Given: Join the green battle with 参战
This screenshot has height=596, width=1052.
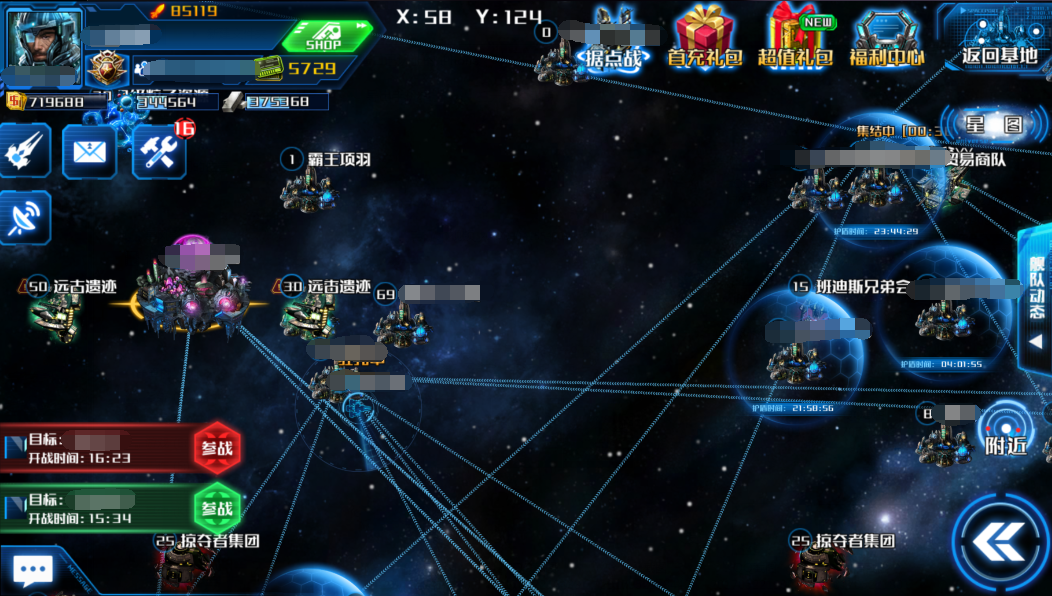Looking at the screenshot, I should click(x=217, y=508).
